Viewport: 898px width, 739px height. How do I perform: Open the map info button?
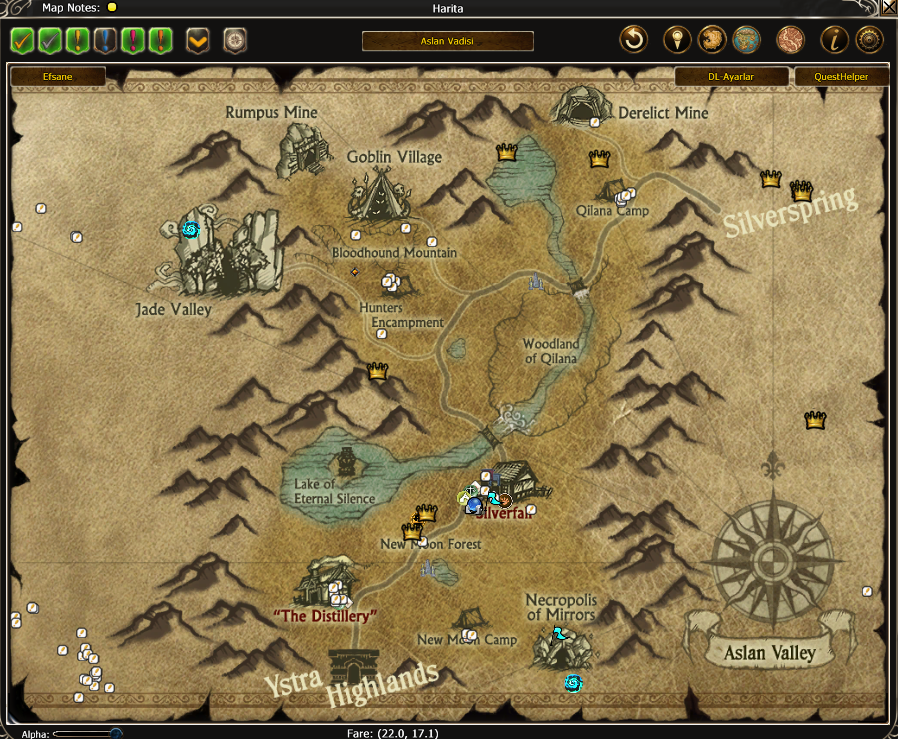(x=834, y=40)
